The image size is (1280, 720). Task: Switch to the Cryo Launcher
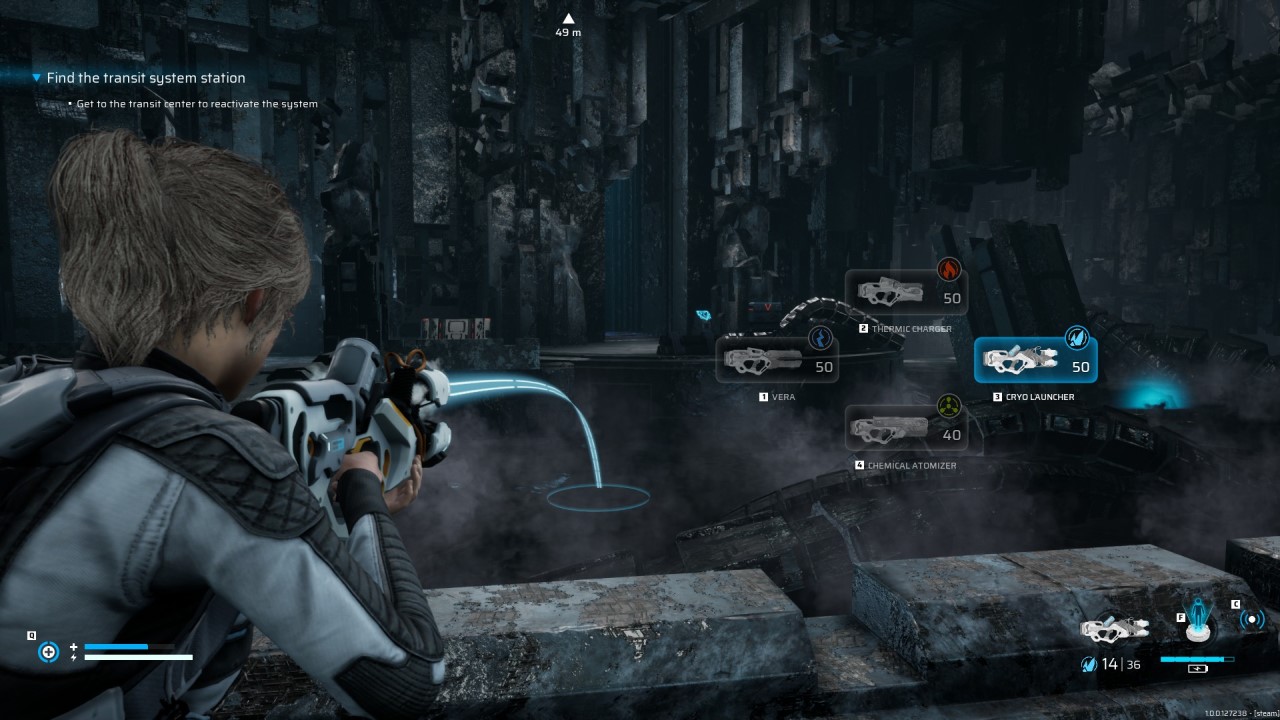[x=1035, y=358]
